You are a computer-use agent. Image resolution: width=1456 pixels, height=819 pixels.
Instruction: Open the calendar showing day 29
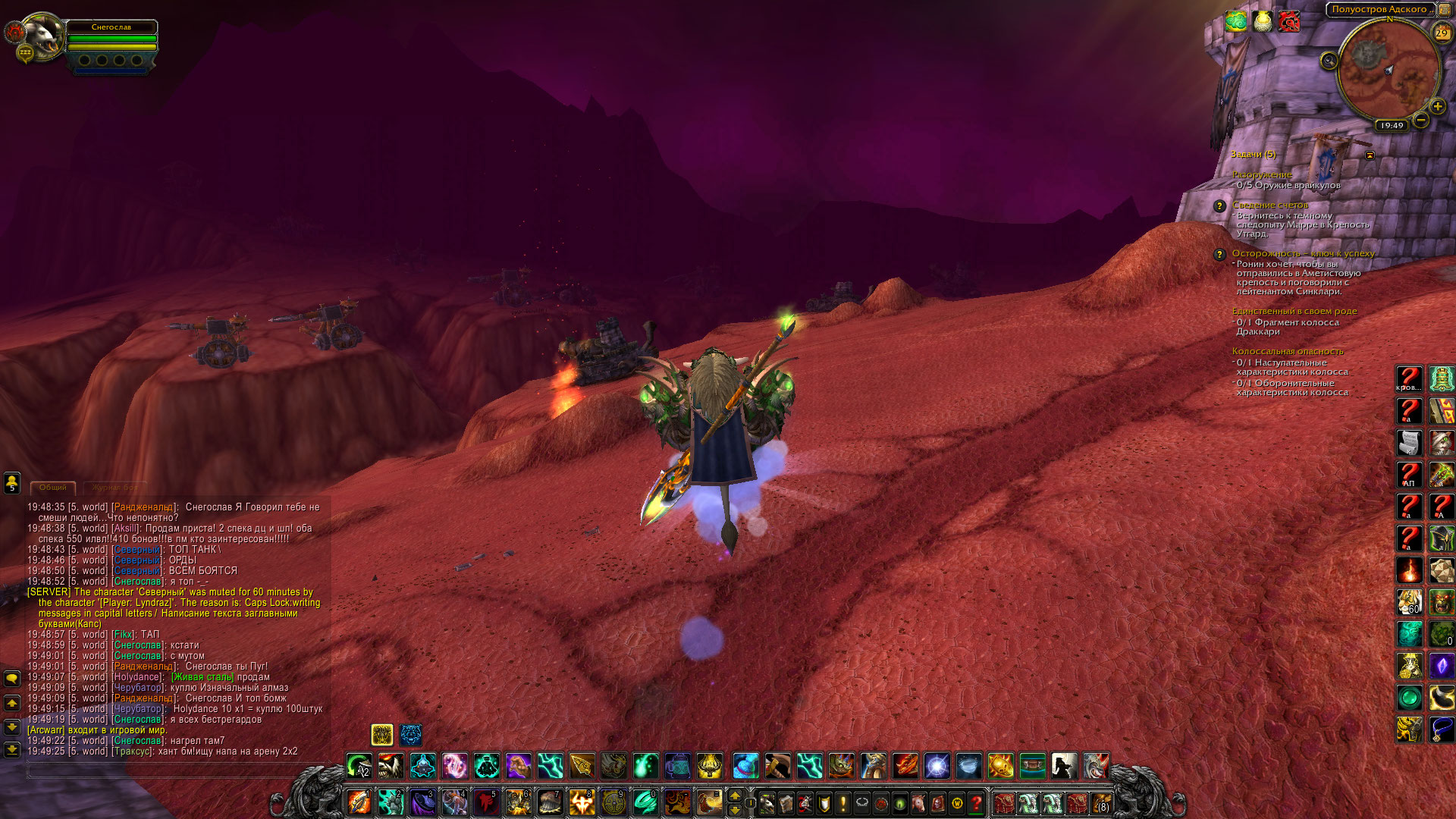point(1442,33)
